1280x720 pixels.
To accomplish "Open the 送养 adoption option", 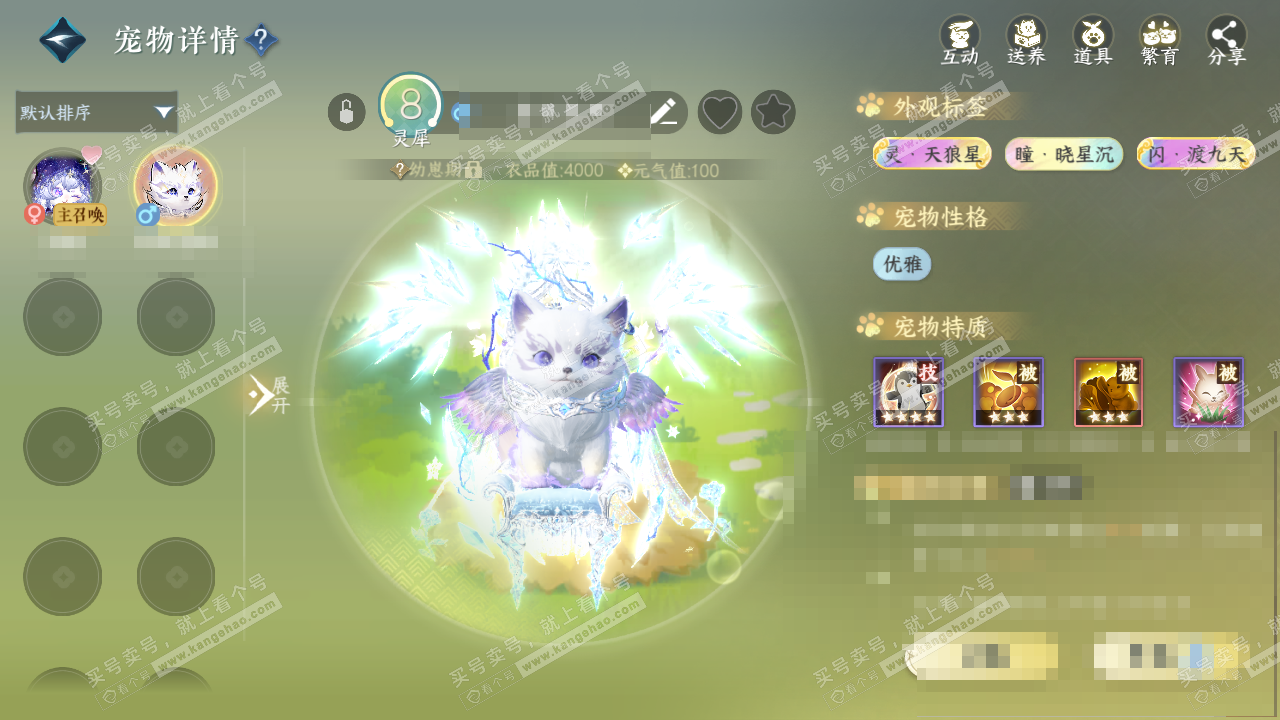I will tap(1026, 41).
